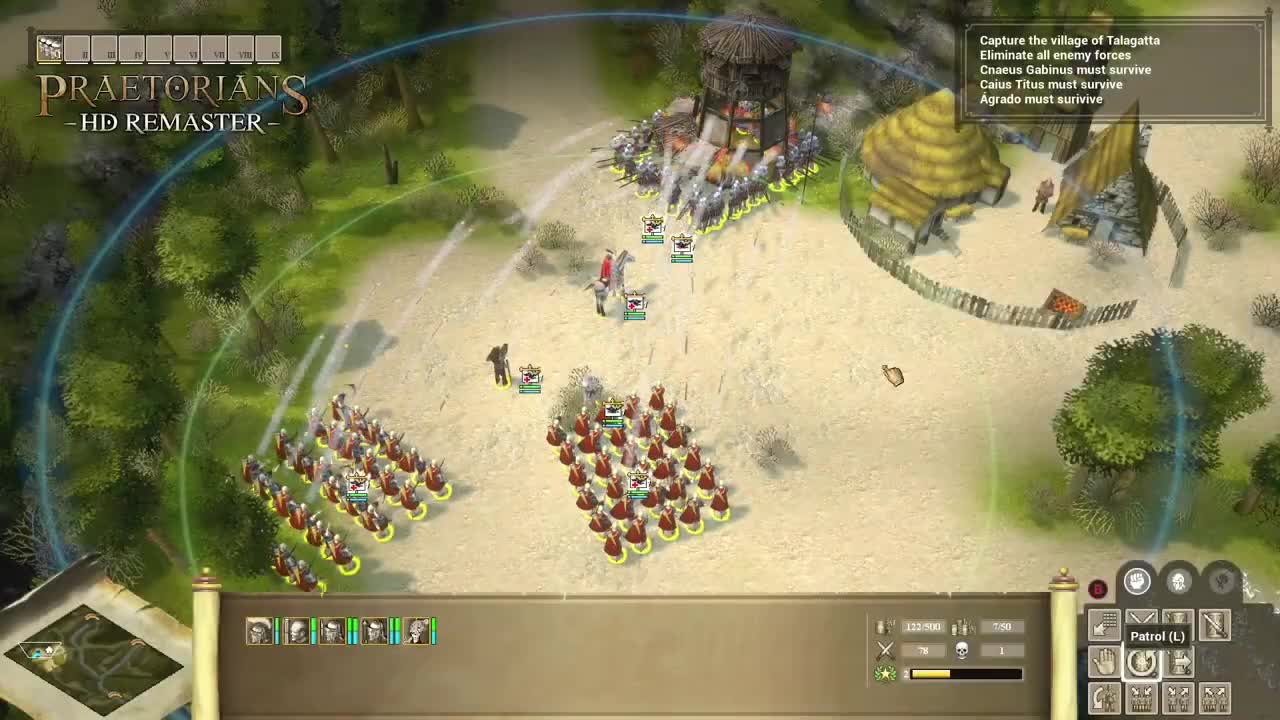Screen dimensions: 1280x720
Task: Choose the formation with two outward arrows
Action: (x=1215, y=697)
